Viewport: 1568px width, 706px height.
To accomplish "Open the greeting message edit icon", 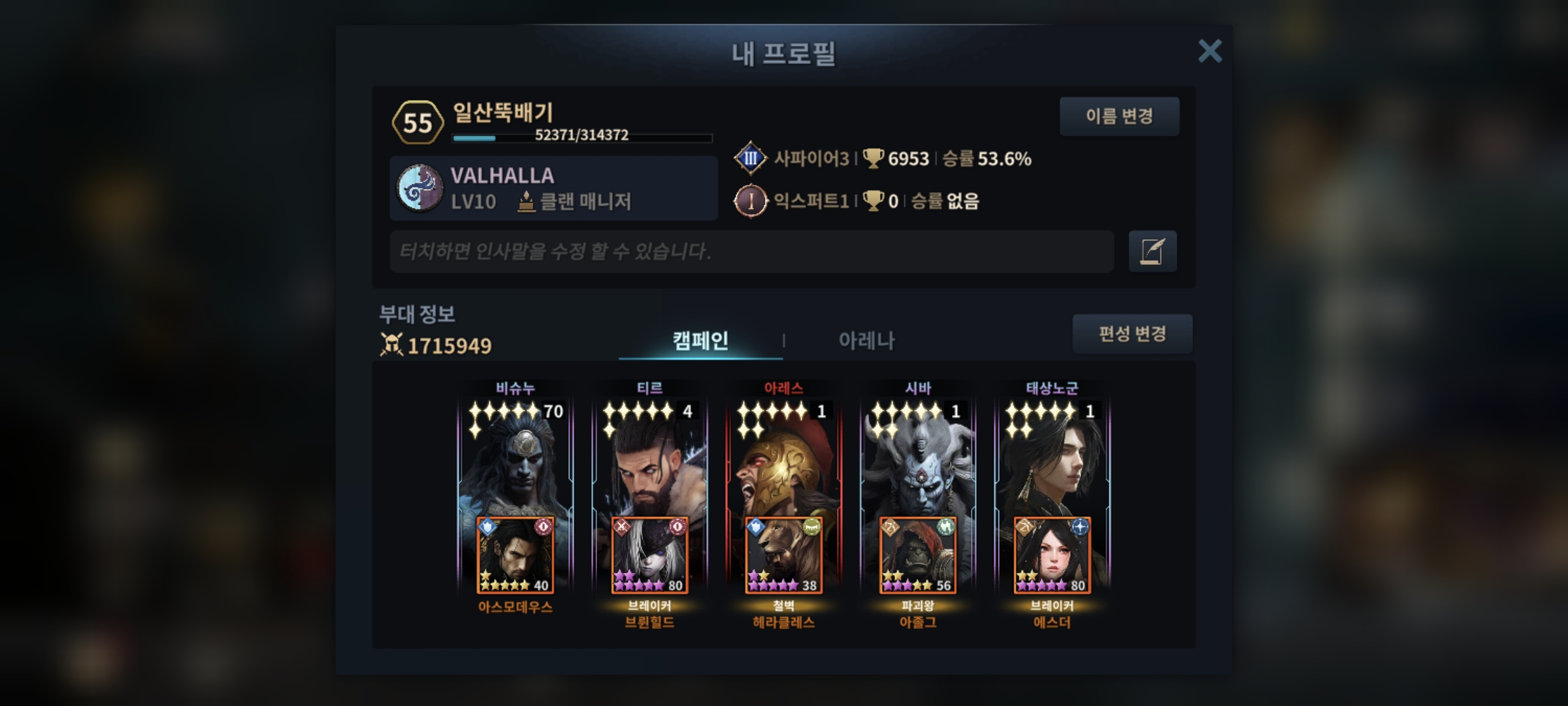I will (1152, 251).
